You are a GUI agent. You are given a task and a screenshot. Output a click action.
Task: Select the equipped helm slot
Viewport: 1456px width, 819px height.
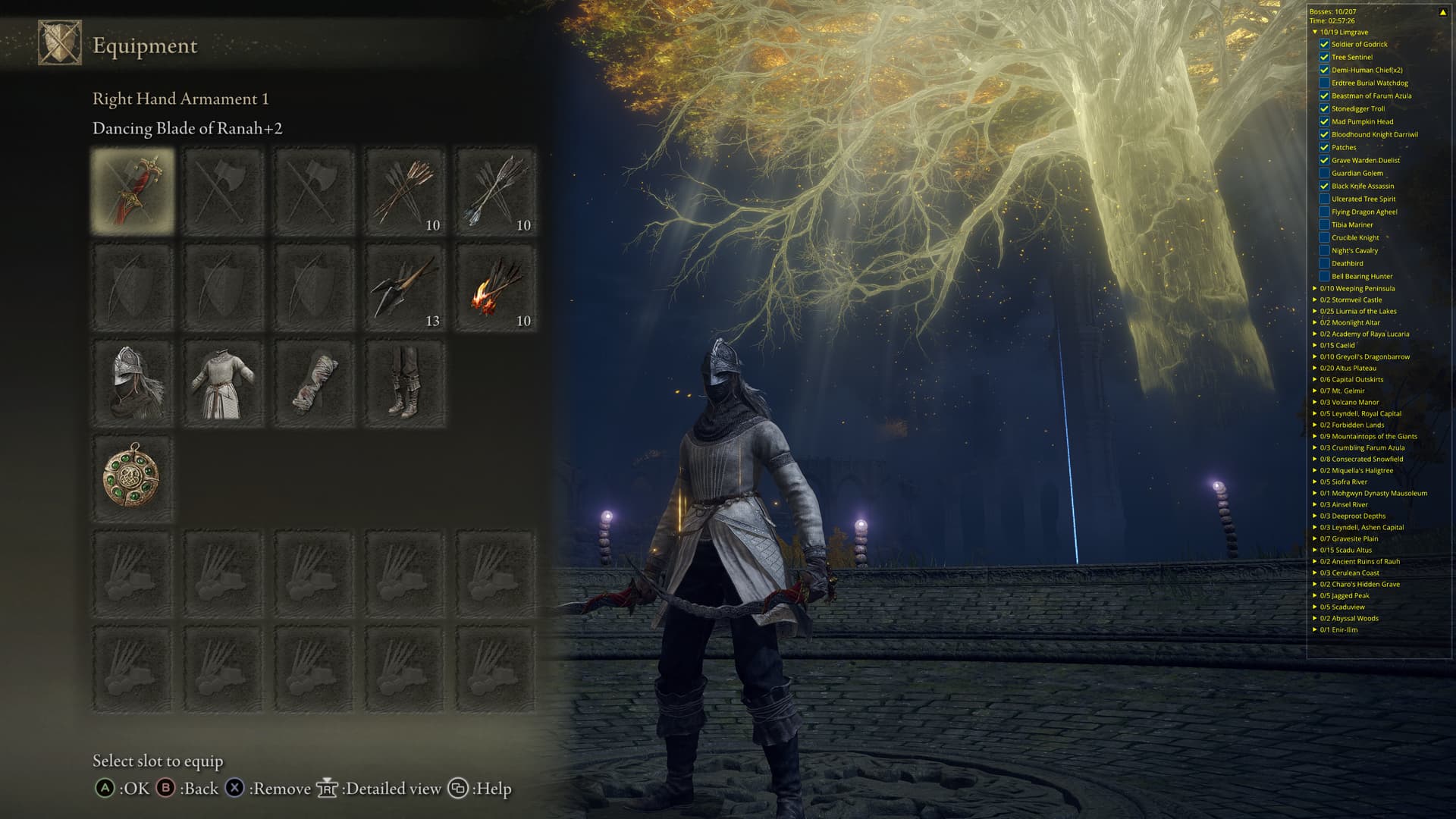point(133,383)
